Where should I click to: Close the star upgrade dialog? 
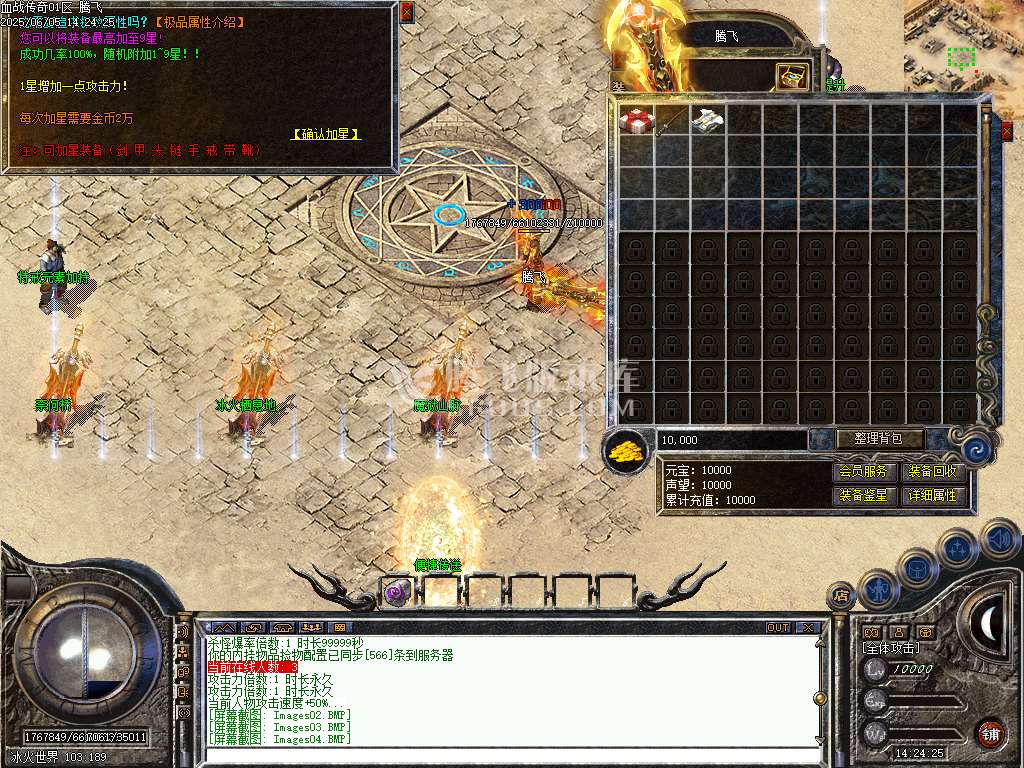point(406,12)
